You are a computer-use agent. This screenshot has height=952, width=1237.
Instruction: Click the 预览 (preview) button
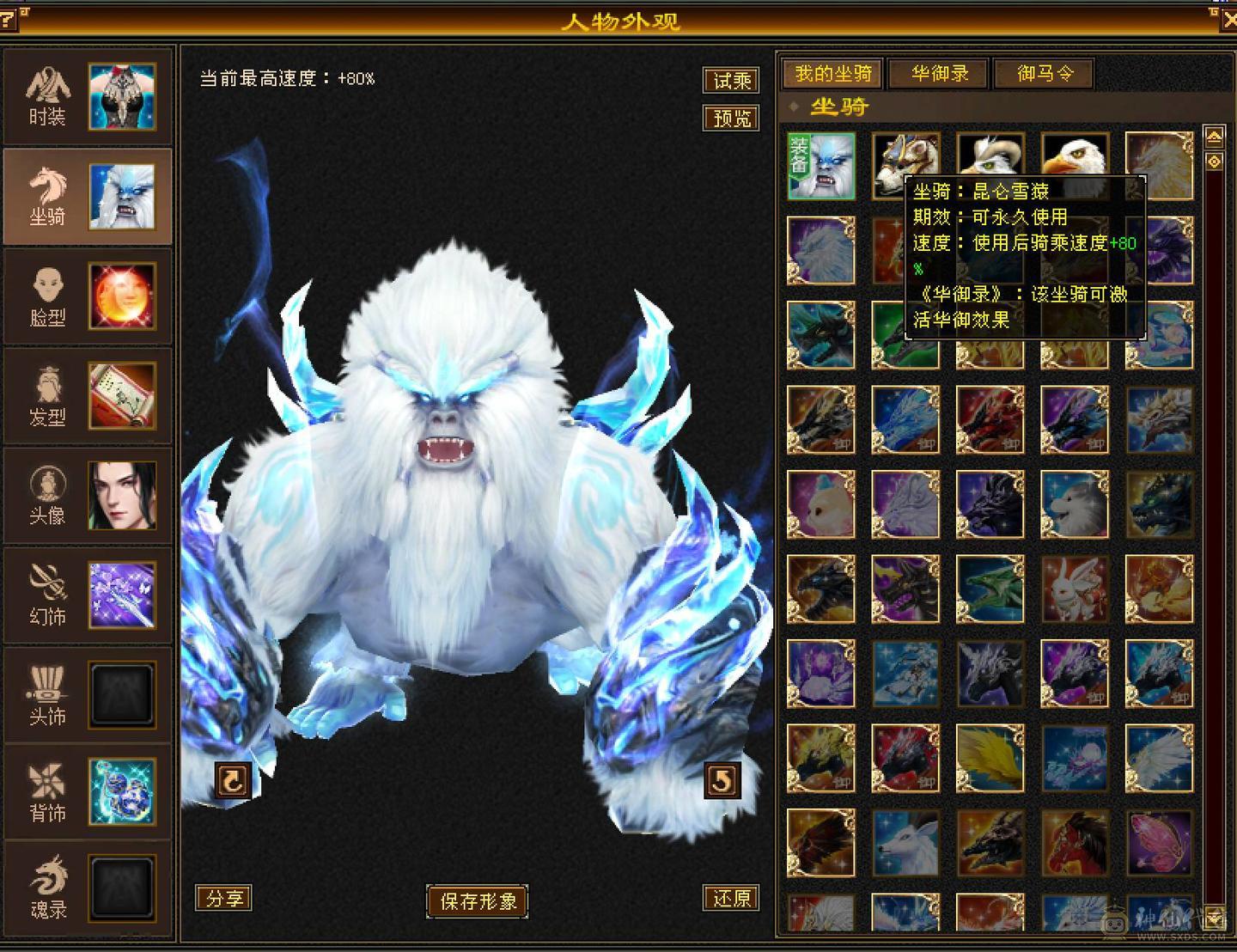[731, 119]
